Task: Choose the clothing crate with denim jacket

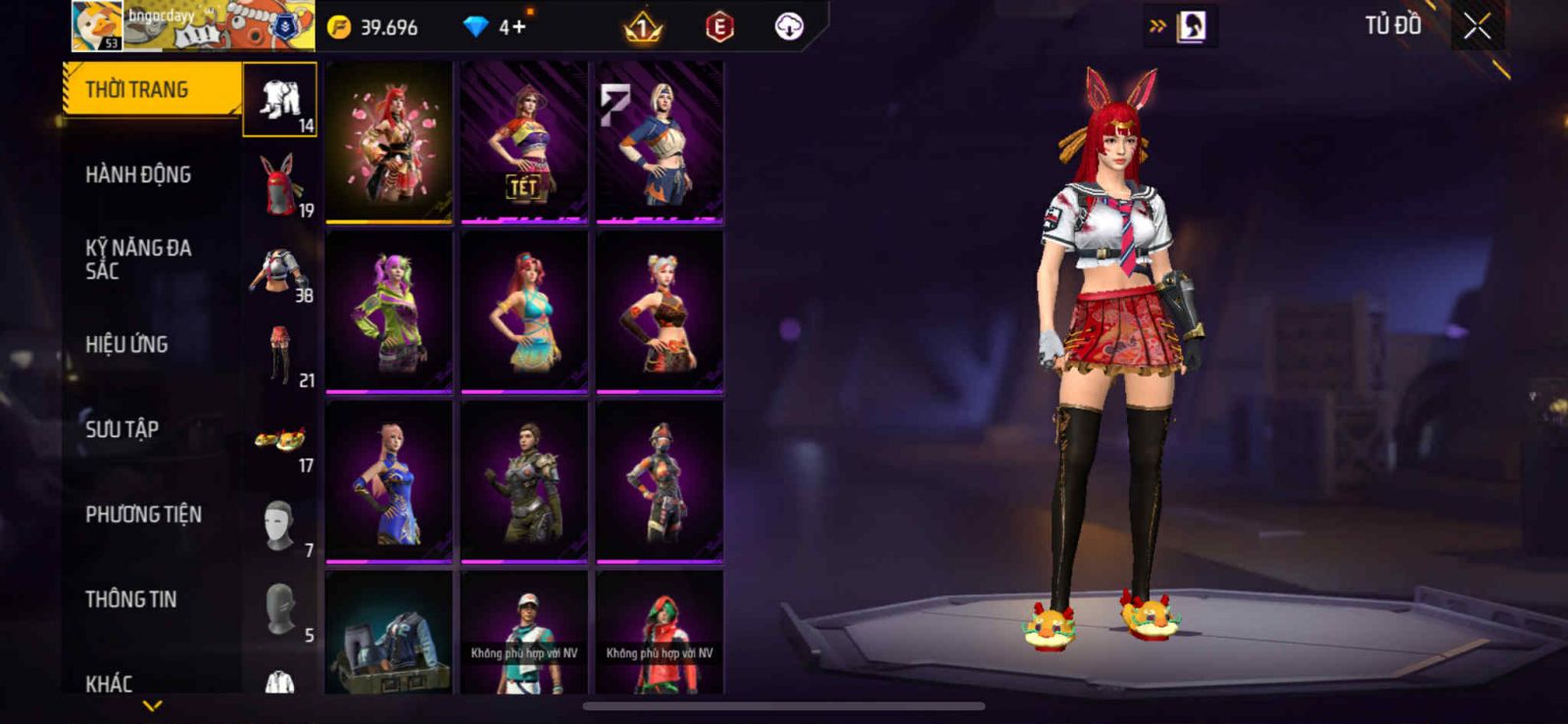Action: (389, 634)
